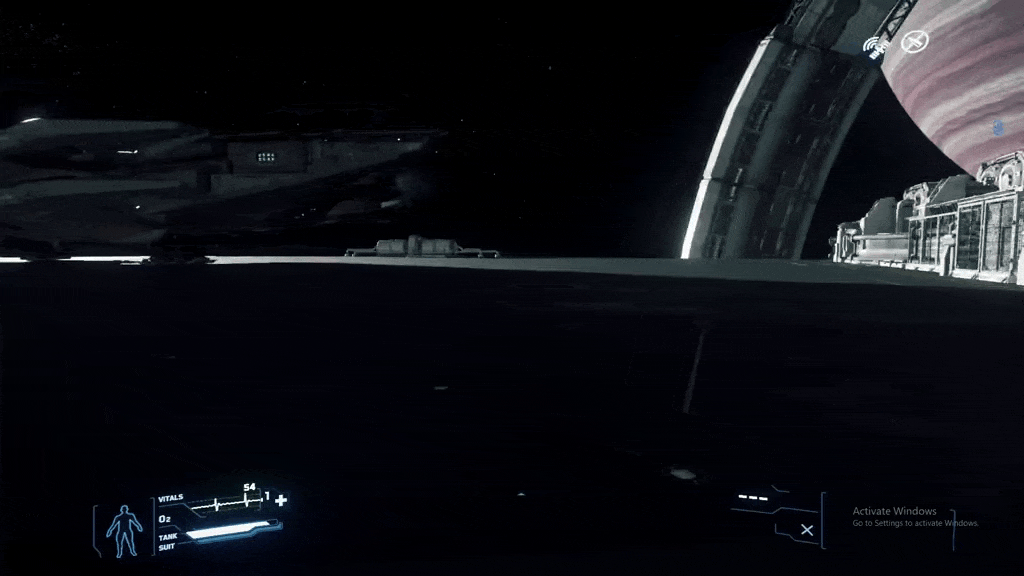Select the circled ship marker icon

(x=913, y=42)
